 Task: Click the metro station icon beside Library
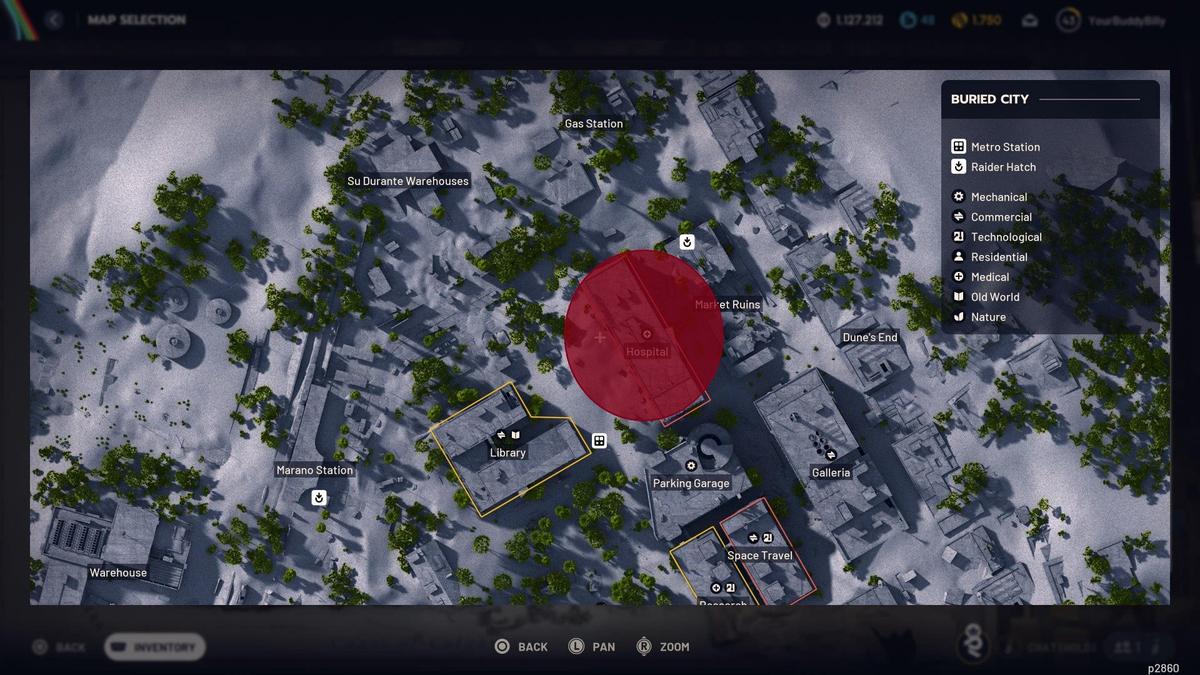pyautogui.click(x=599, y=441)
